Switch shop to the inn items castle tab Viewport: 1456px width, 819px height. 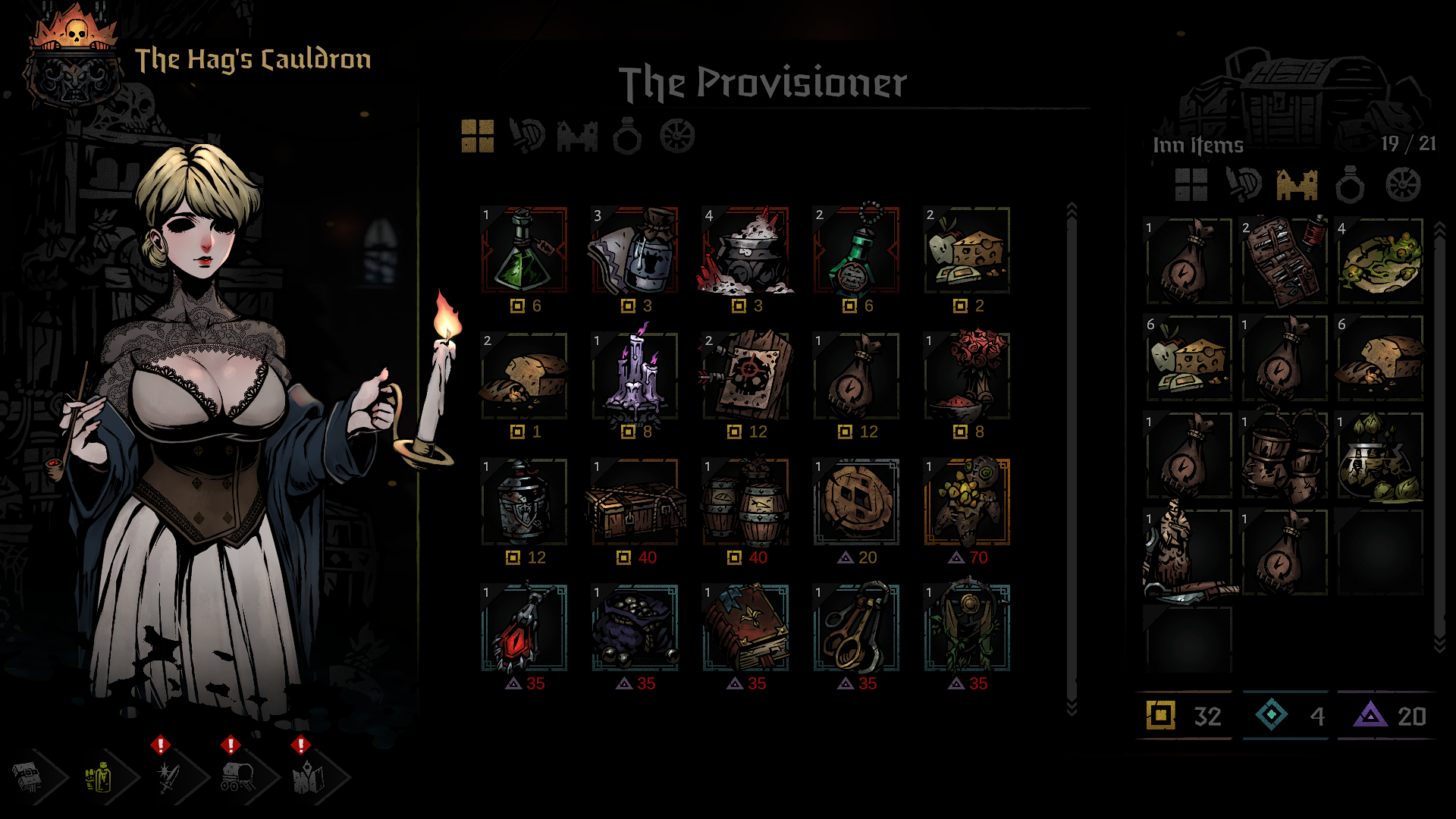click(x=577, y=136)
